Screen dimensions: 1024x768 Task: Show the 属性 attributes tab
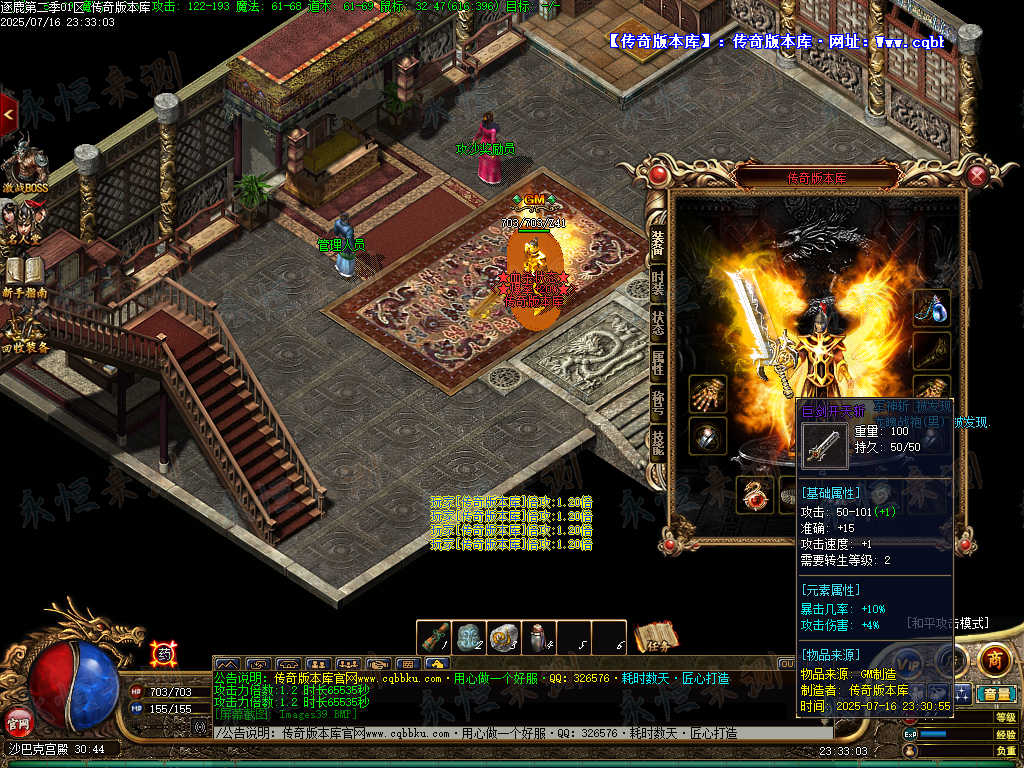(658, 361)
